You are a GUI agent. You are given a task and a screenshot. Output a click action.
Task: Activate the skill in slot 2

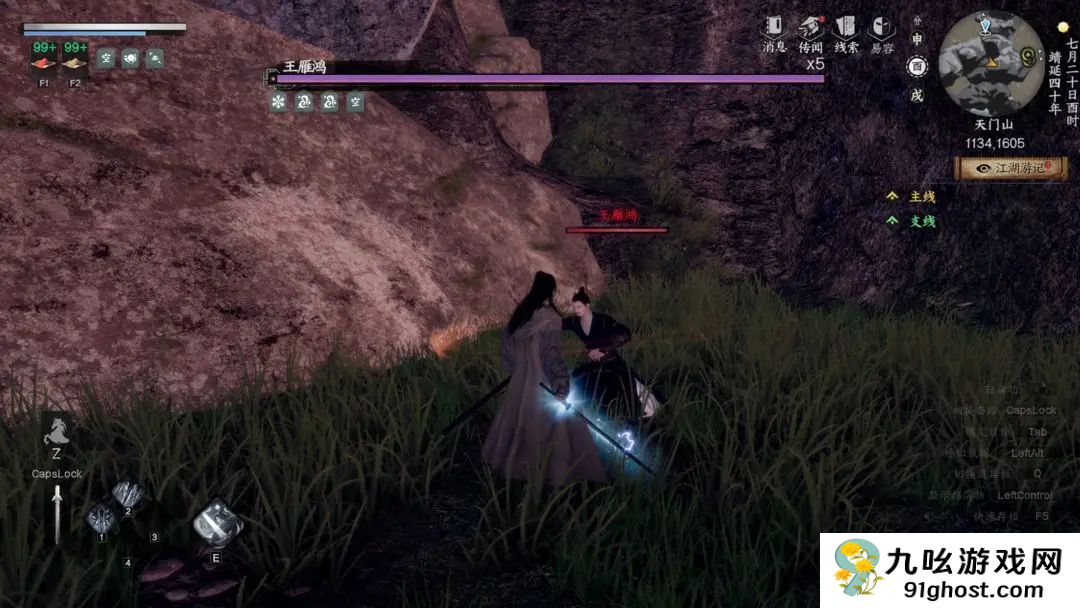(129, 495)
